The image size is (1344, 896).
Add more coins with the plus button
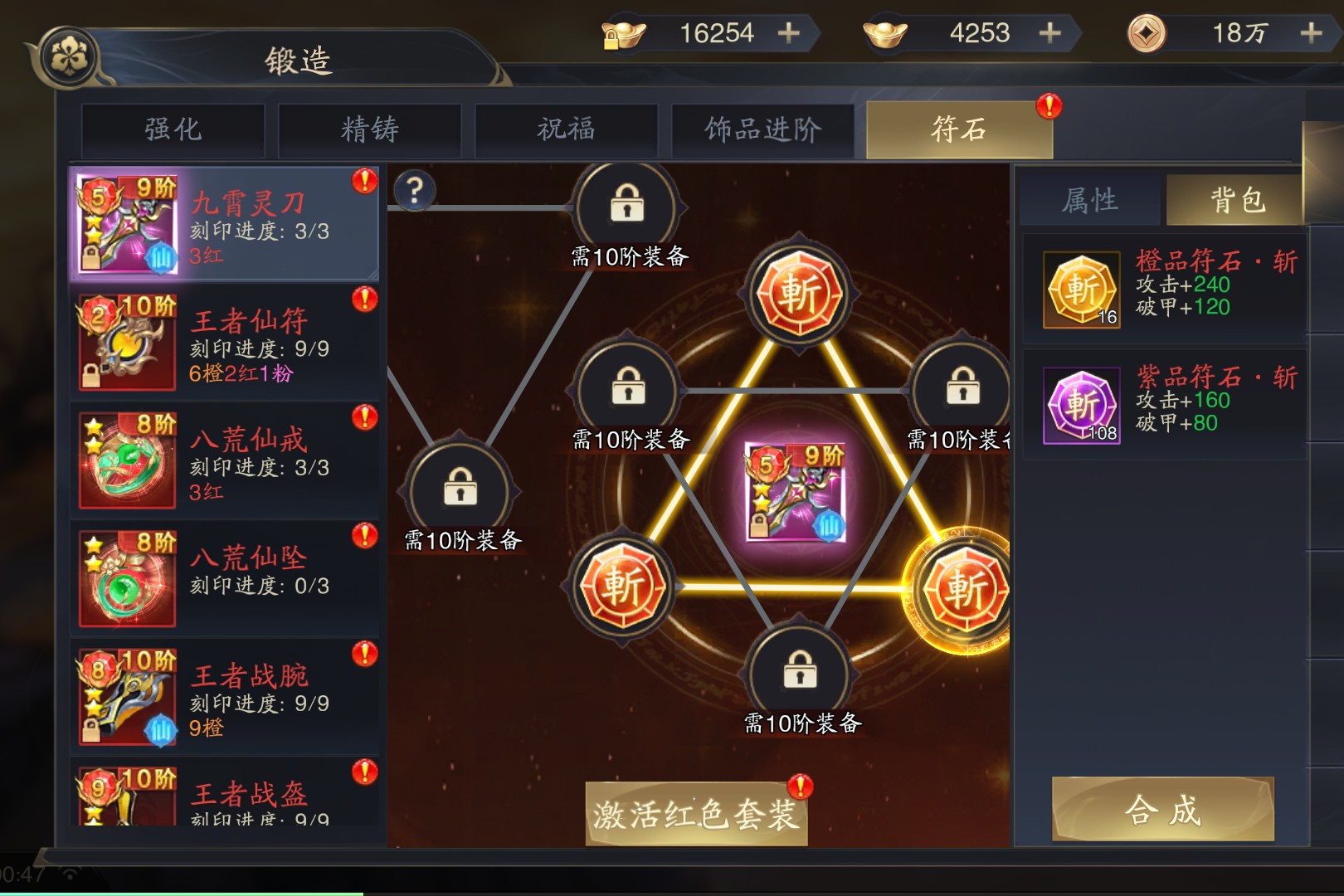pos(1311,33)
